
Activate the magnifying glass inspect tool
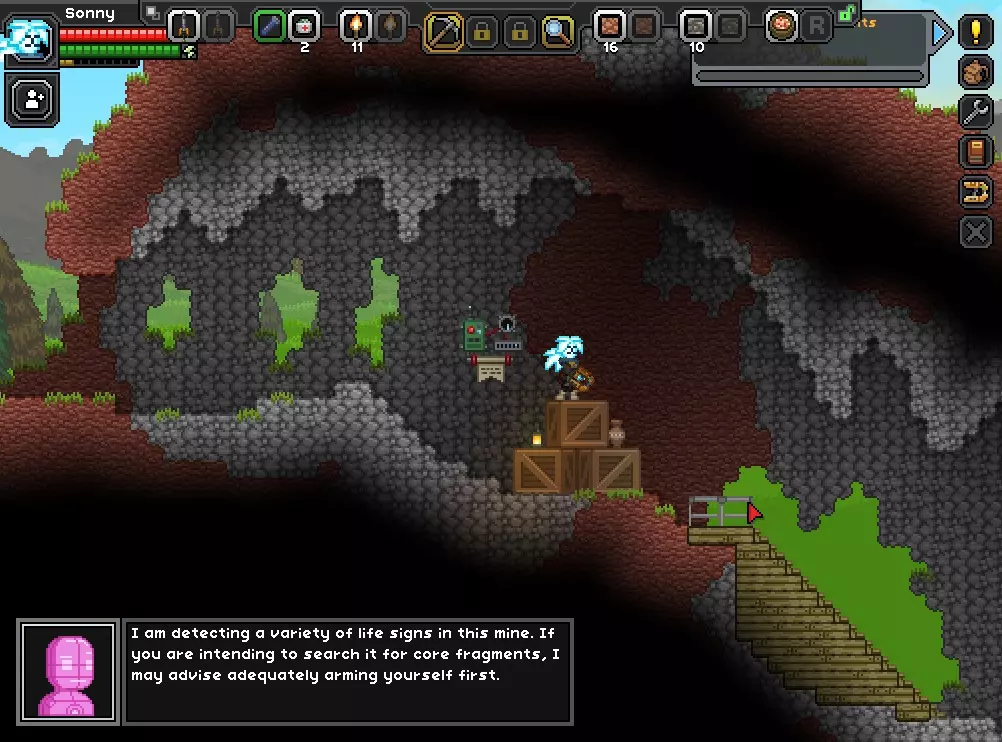coord(557,32)
